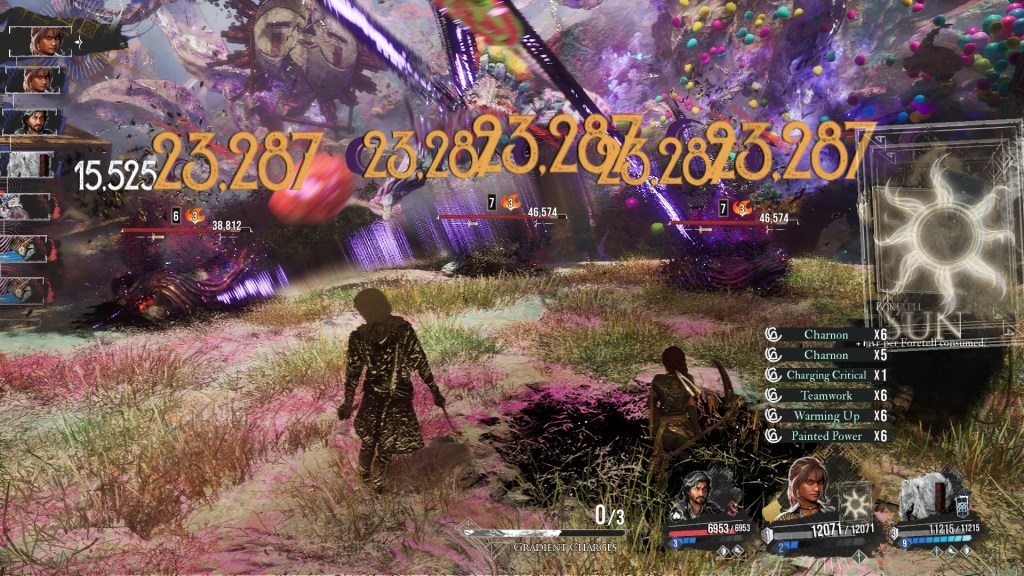1024x576 pixels.
Task: Select Sciel's active-turn portrait in turn order
Action: [x=43, y=41]
